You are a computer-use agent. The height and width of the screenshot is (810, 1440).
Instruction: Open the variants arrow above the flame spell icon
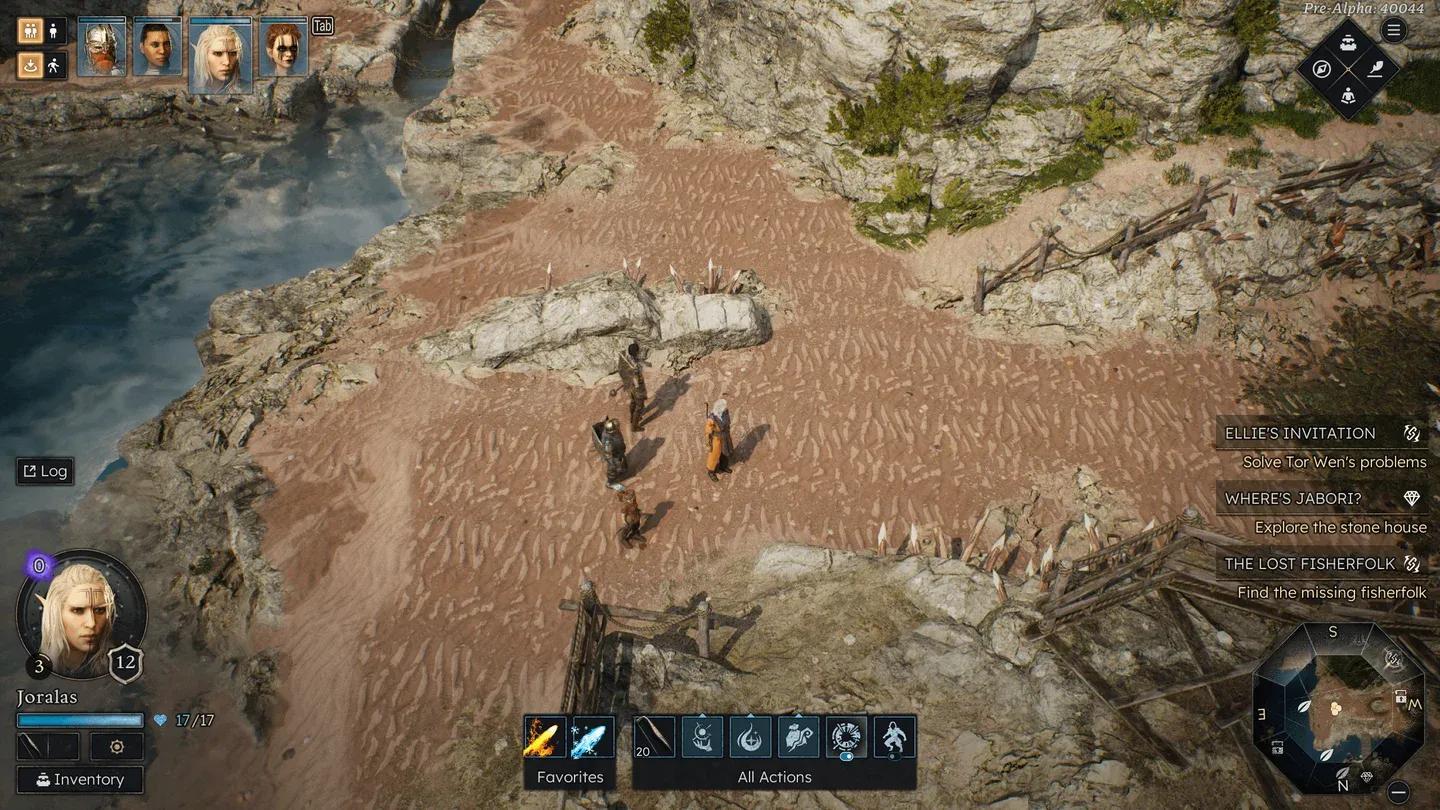pyautogui.click(x=750, y=714)
